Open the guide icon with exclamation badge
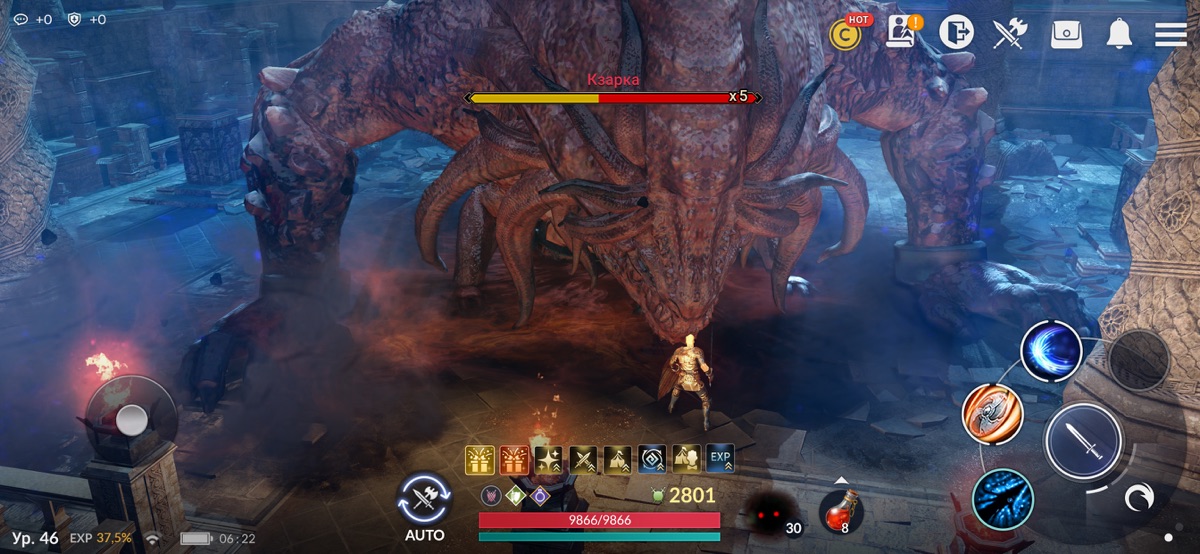Image resolution: width=1200 pixels, height=554 pixels. click(x=902, y=33)
